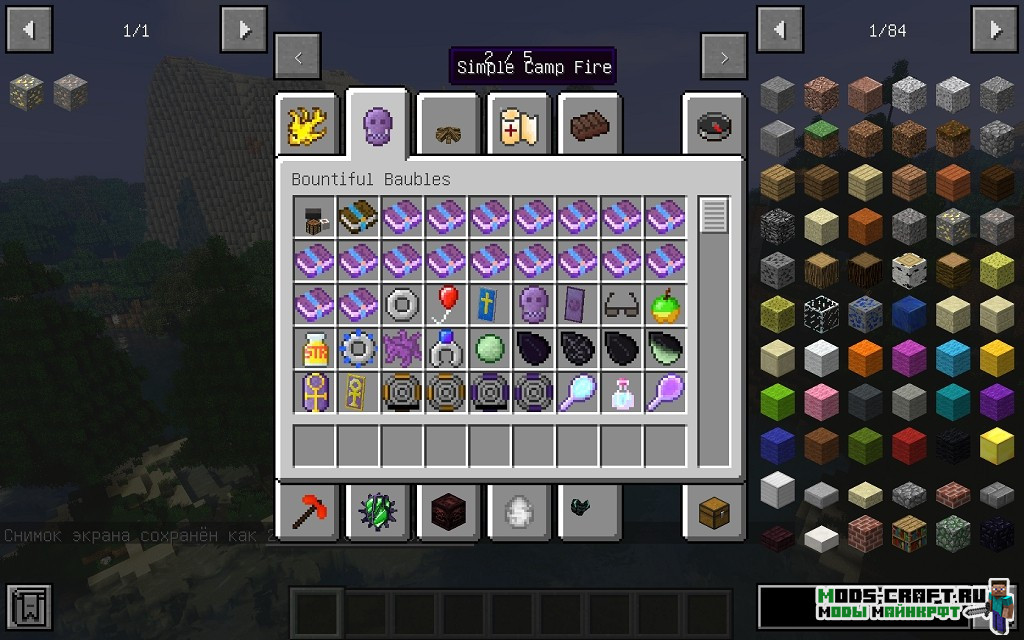Pick the purple ankh shield item
This screenshot has height=640, width=1024.
pyautogui.click(x=314, y=393)
